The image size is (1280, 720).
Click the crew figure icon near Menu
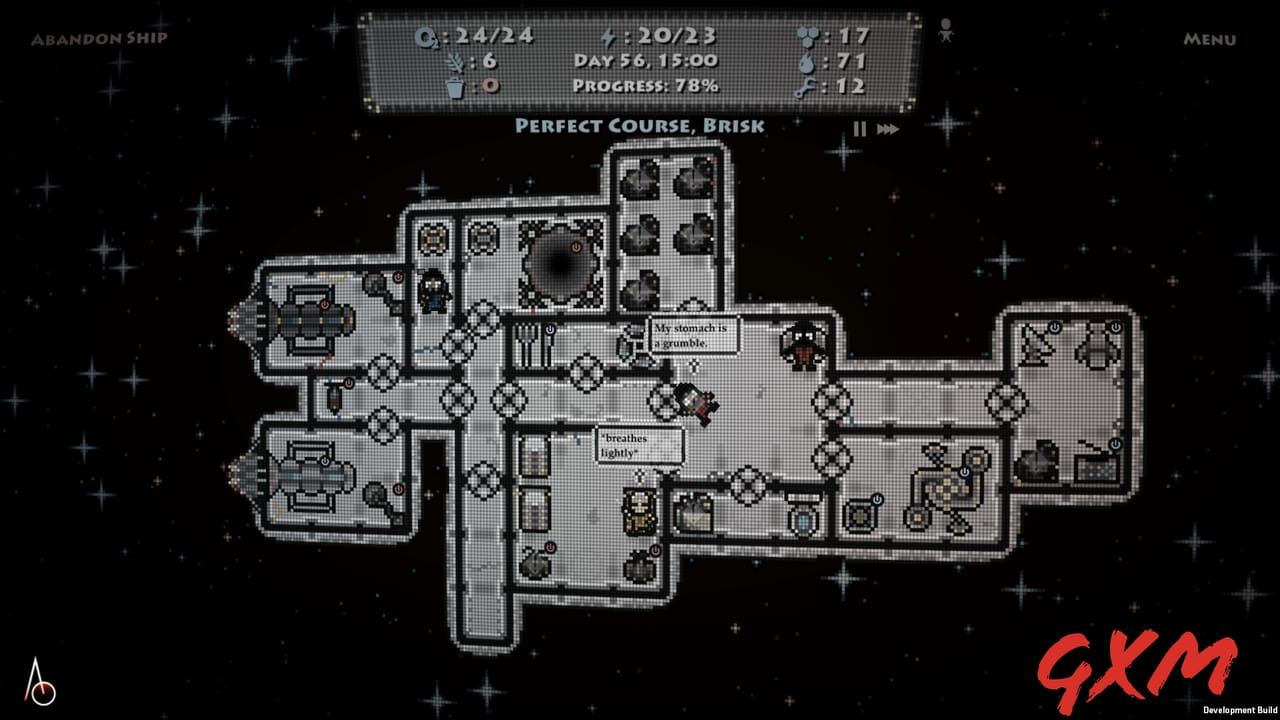point(944,30)
